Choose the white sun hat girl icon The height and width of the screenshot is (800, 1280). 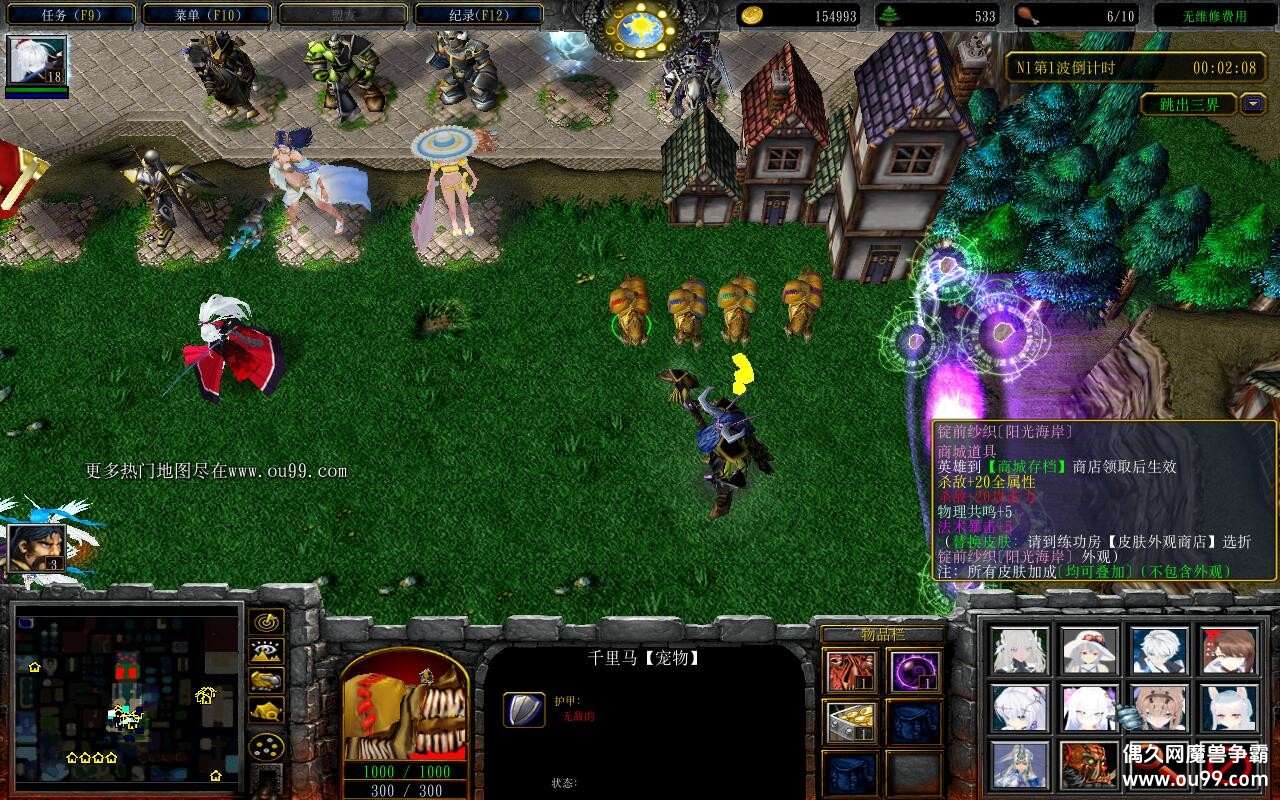[1090, 651]
